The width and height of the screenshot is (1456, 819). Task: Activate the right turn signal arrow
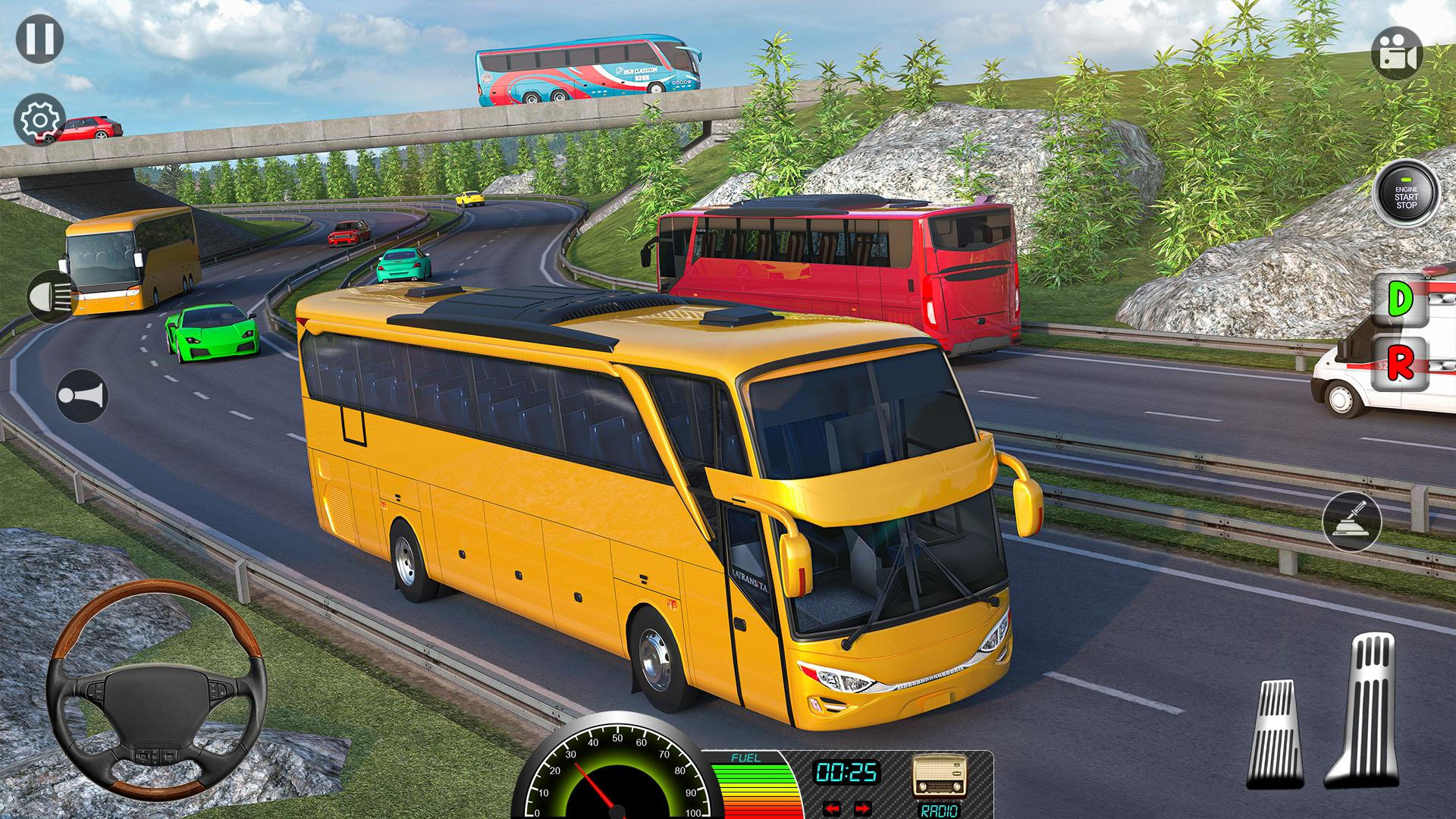click(862, 808)
